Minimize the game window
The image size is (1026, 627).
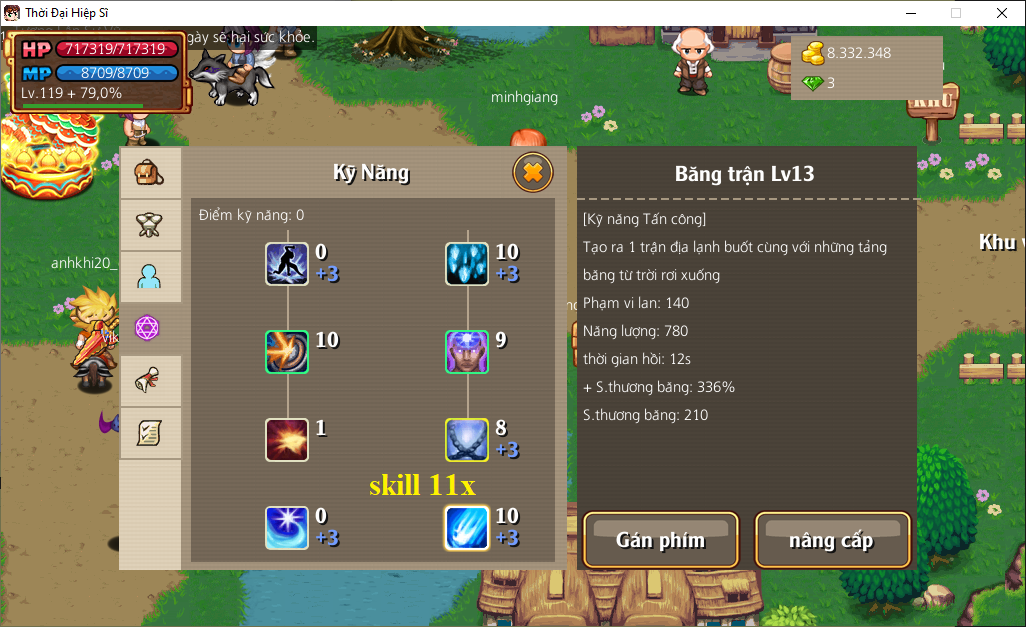click(x=910, y=13)
